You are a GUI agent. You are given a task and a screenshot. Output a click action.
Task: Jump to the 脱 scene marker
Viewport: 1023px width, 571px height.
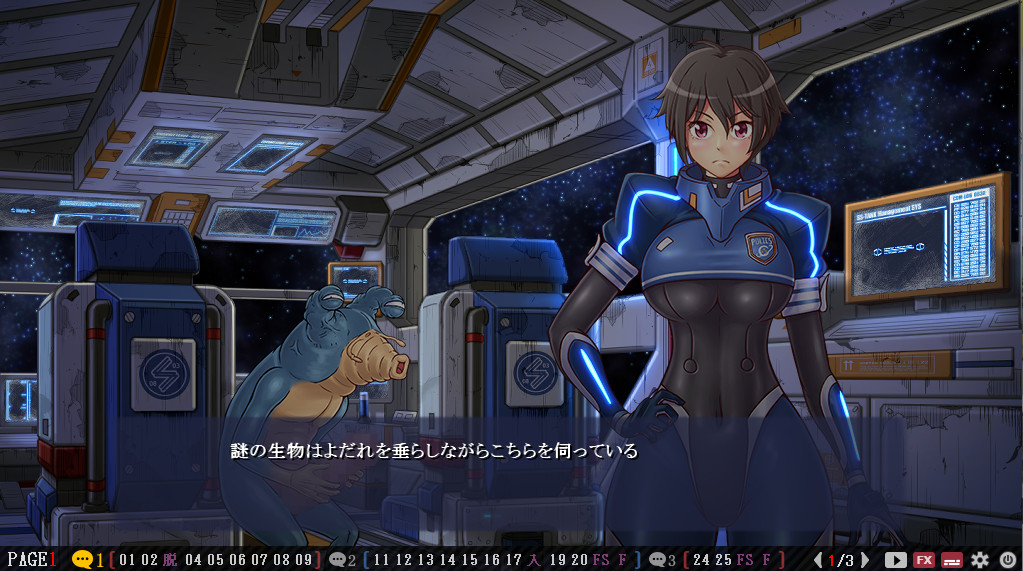point(169,560)
